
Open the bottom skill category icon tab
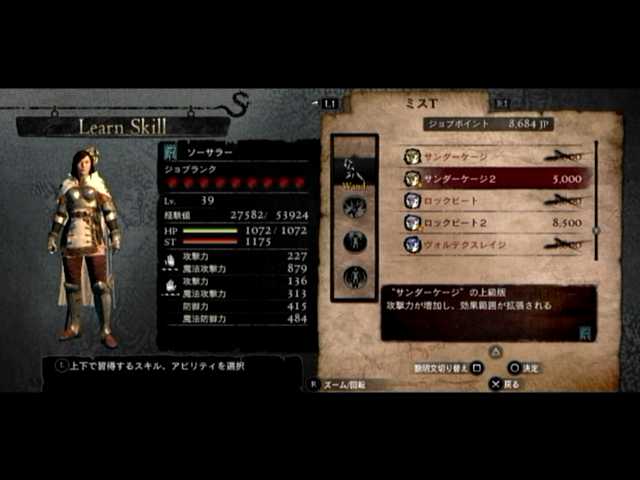[354, 276]
